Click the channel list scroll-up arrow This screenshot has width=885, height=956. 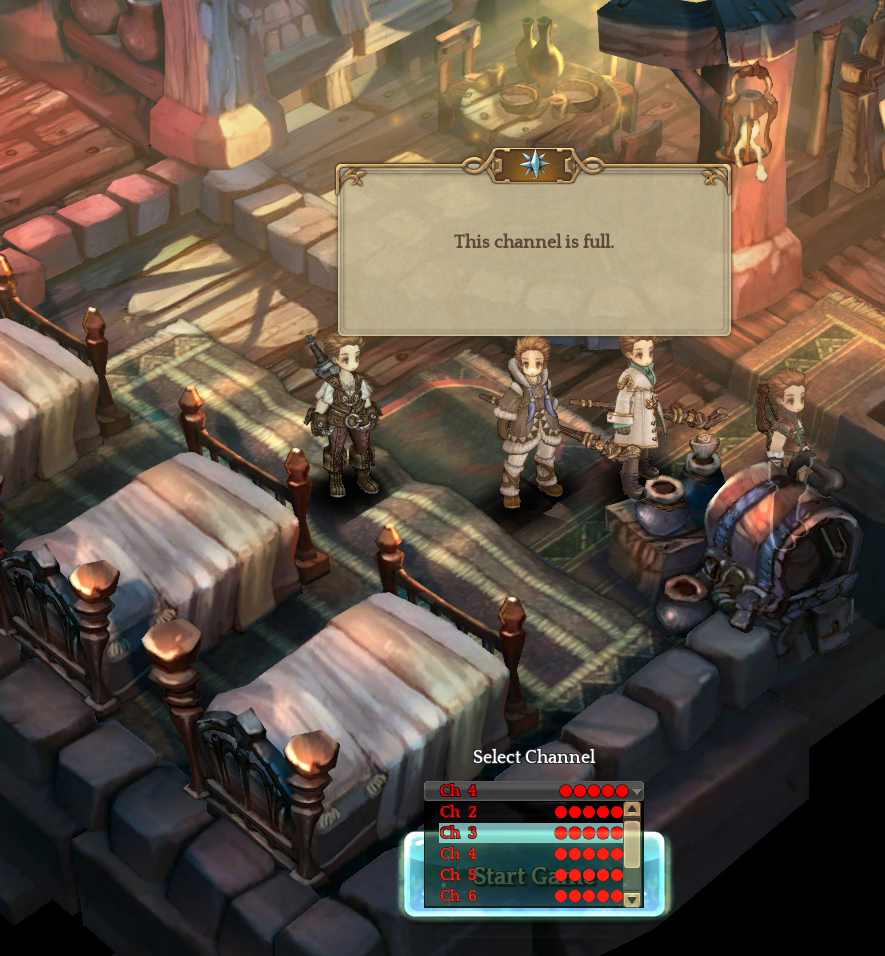coord(632,810)
